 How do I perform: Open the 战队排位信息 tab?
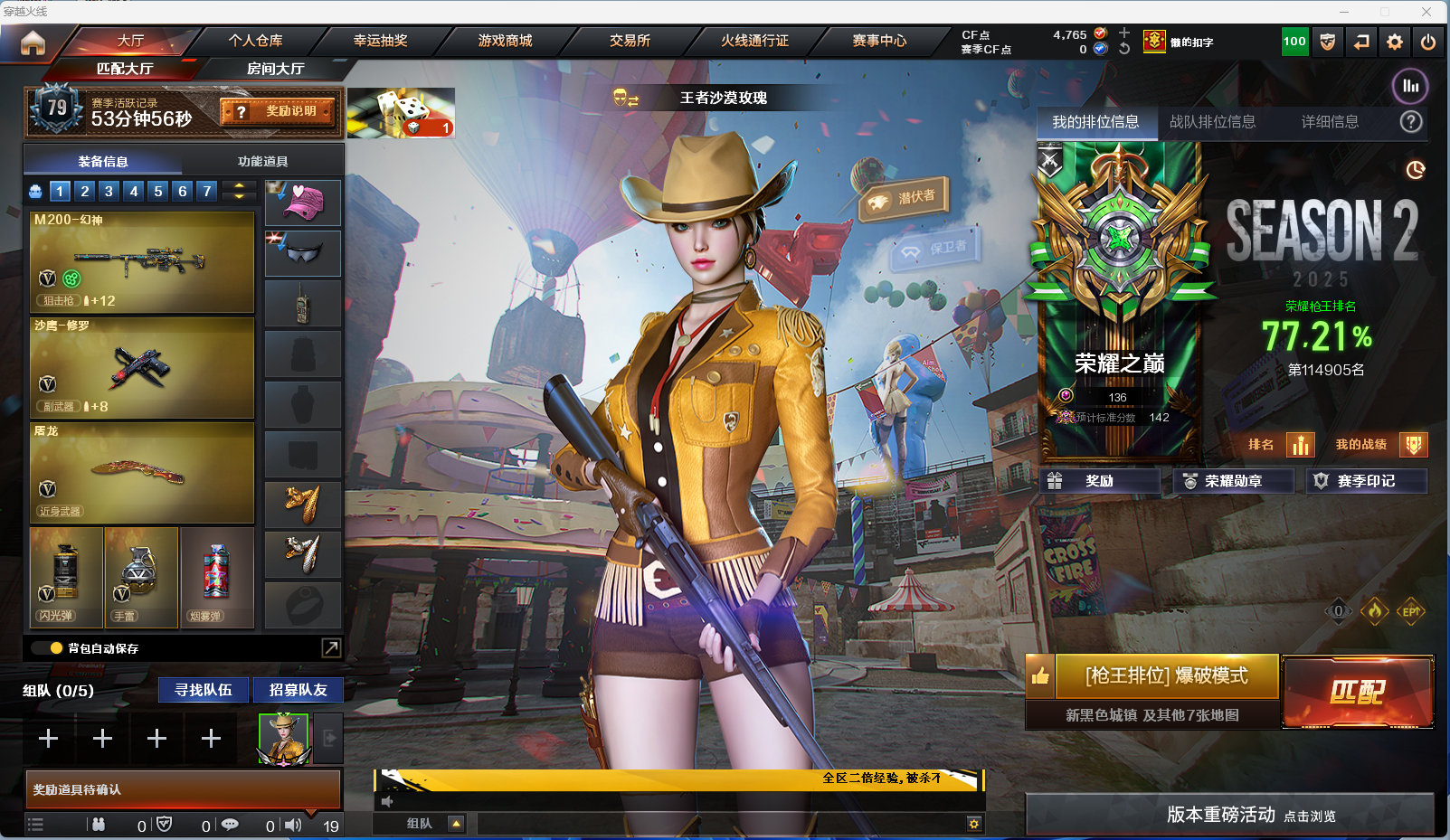click(1212, 122)
